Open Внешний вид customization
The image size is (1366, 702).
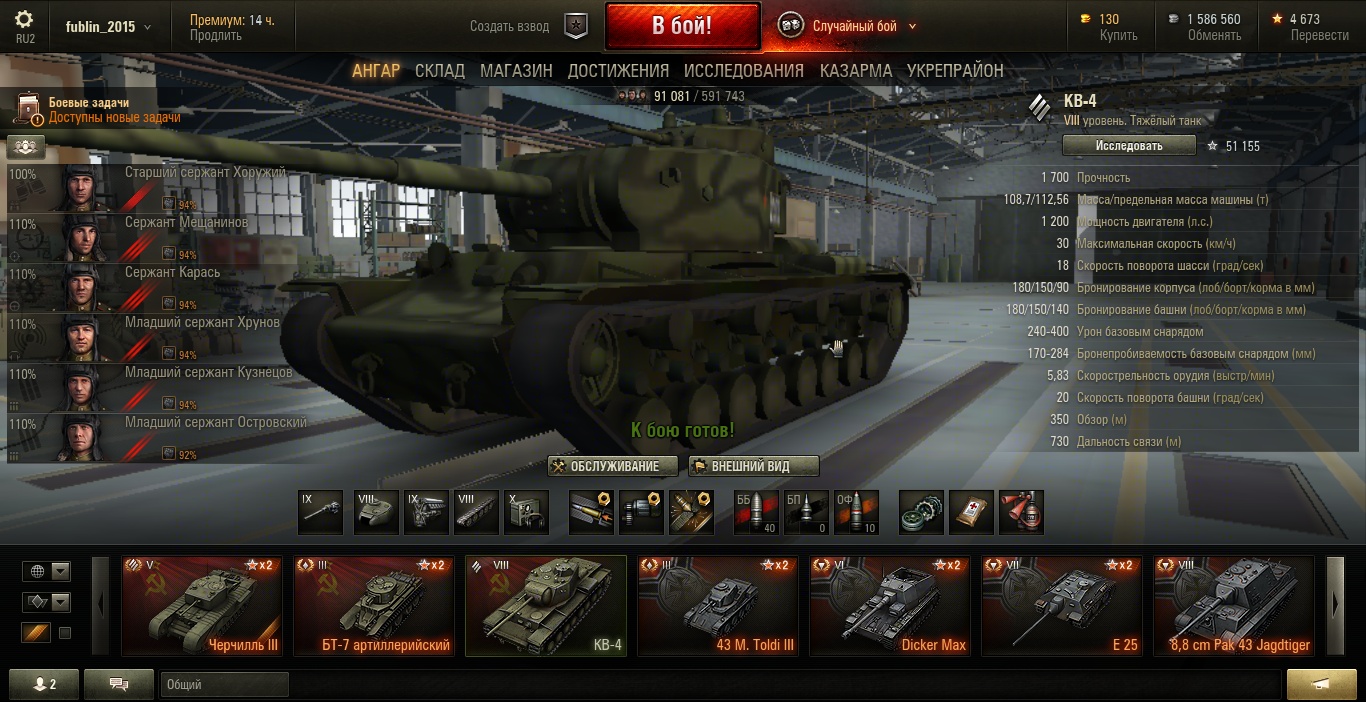(x=754, y=466)
